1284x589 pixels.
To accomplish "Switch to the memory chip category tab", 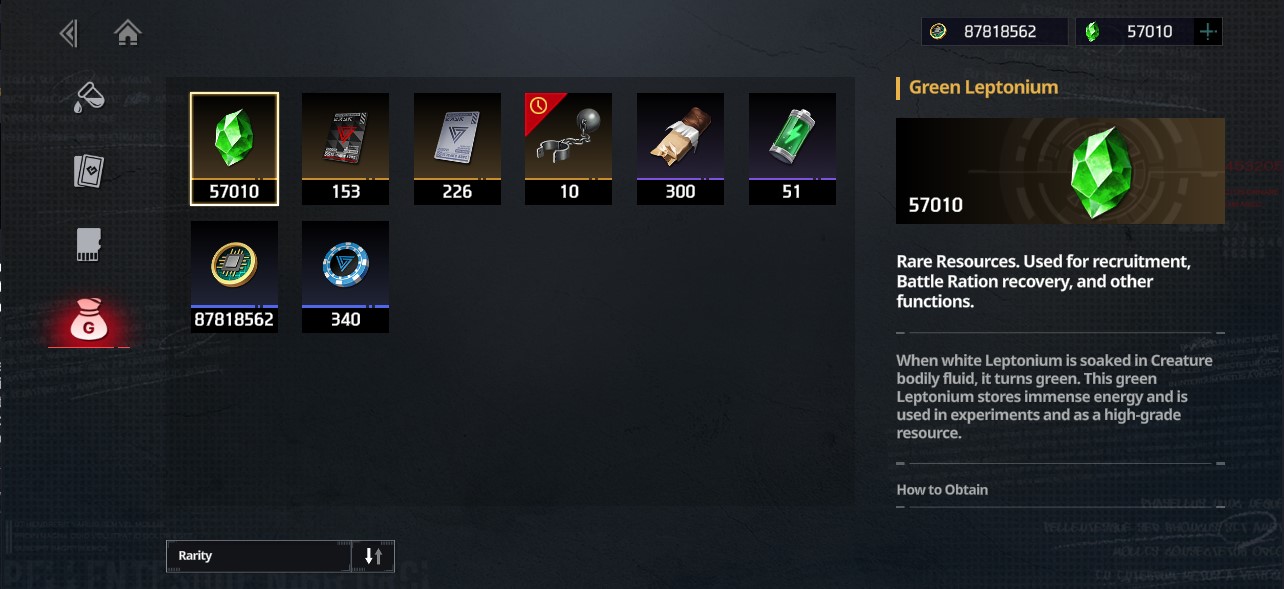I will (x=89, y=244).
